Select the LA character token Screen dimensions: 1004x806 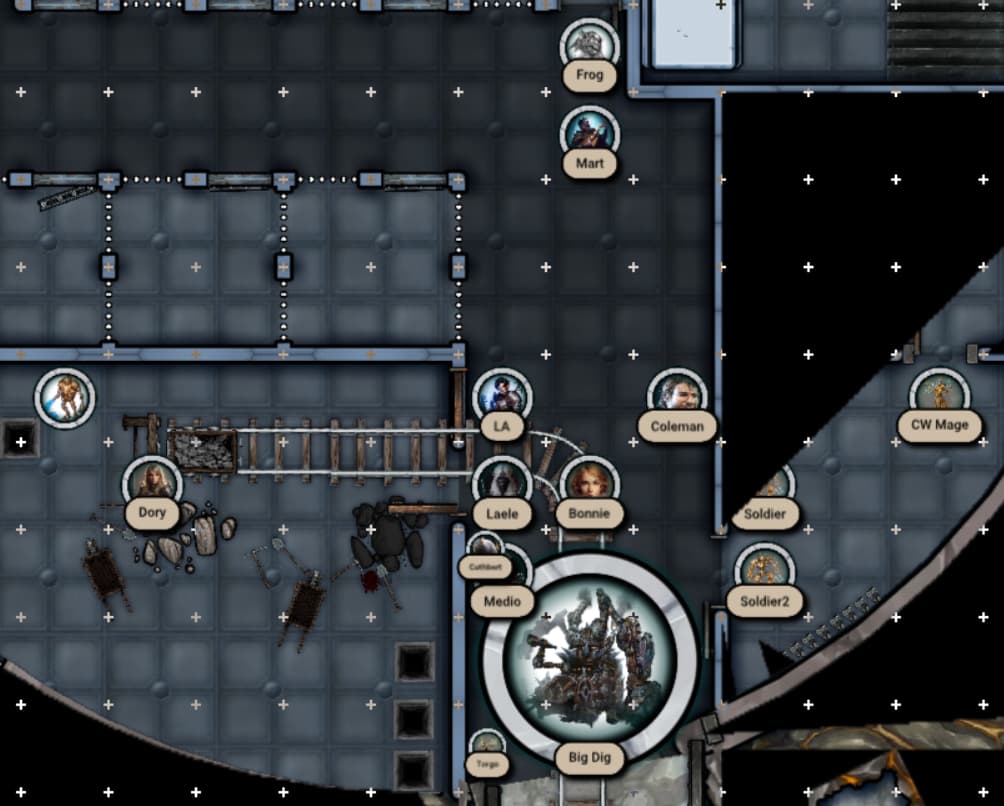coord(502,397)
